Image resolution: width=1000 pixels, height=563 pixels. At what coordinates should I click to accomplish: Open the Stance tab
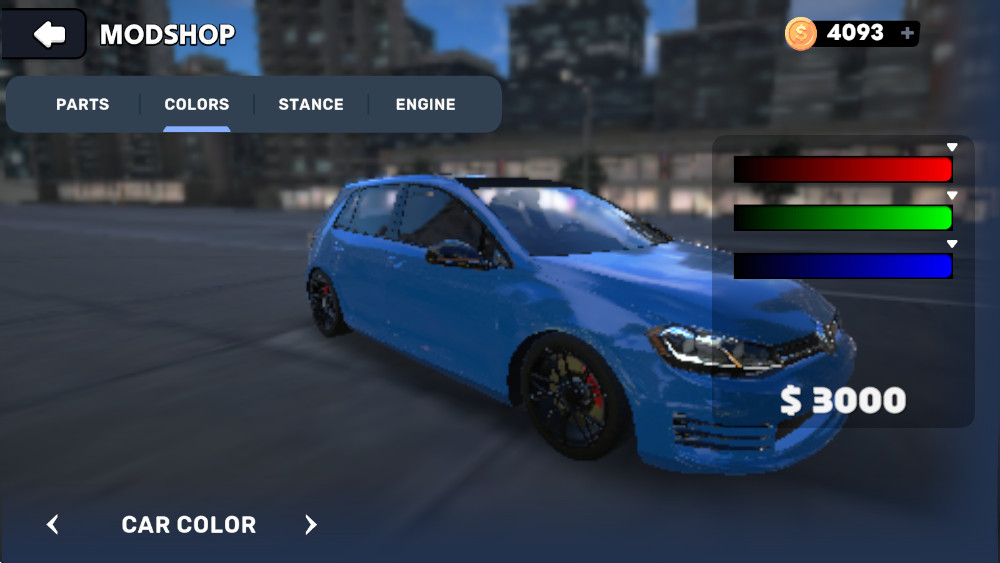[x=311, y=104]
